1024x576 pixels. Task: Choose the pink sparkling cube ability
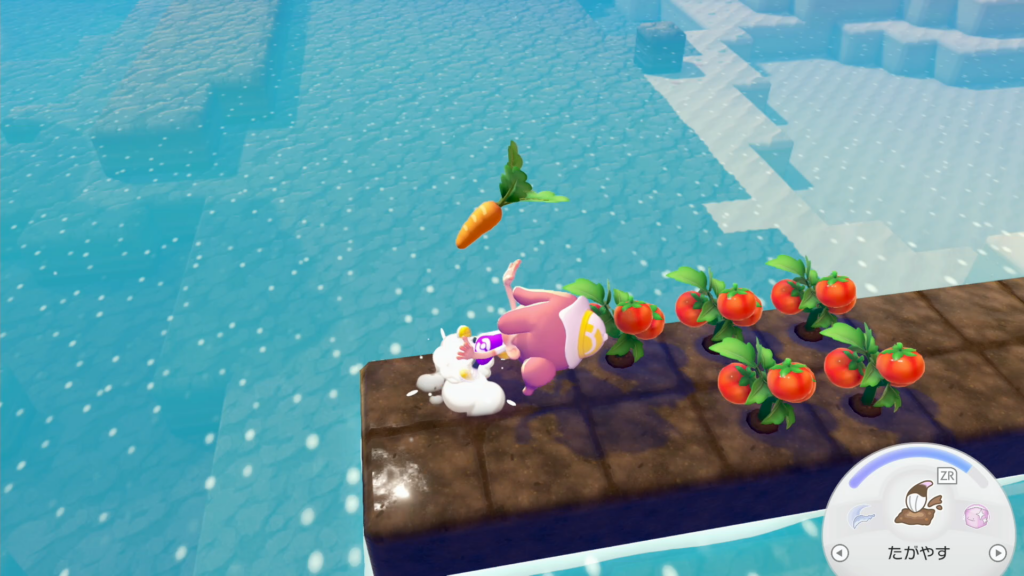[976, 516]
